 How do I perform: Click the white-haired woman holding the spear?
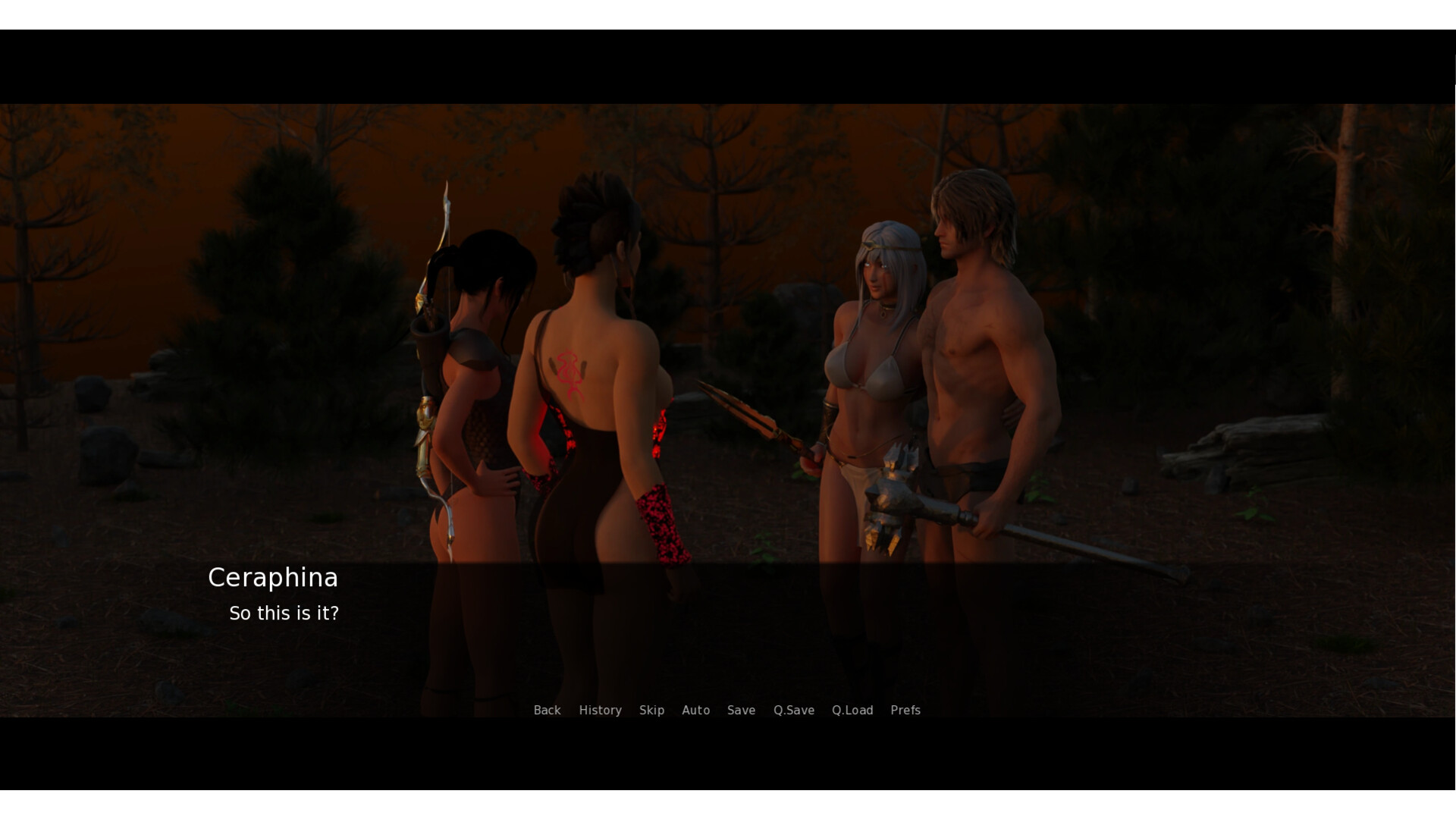(876, 364)
